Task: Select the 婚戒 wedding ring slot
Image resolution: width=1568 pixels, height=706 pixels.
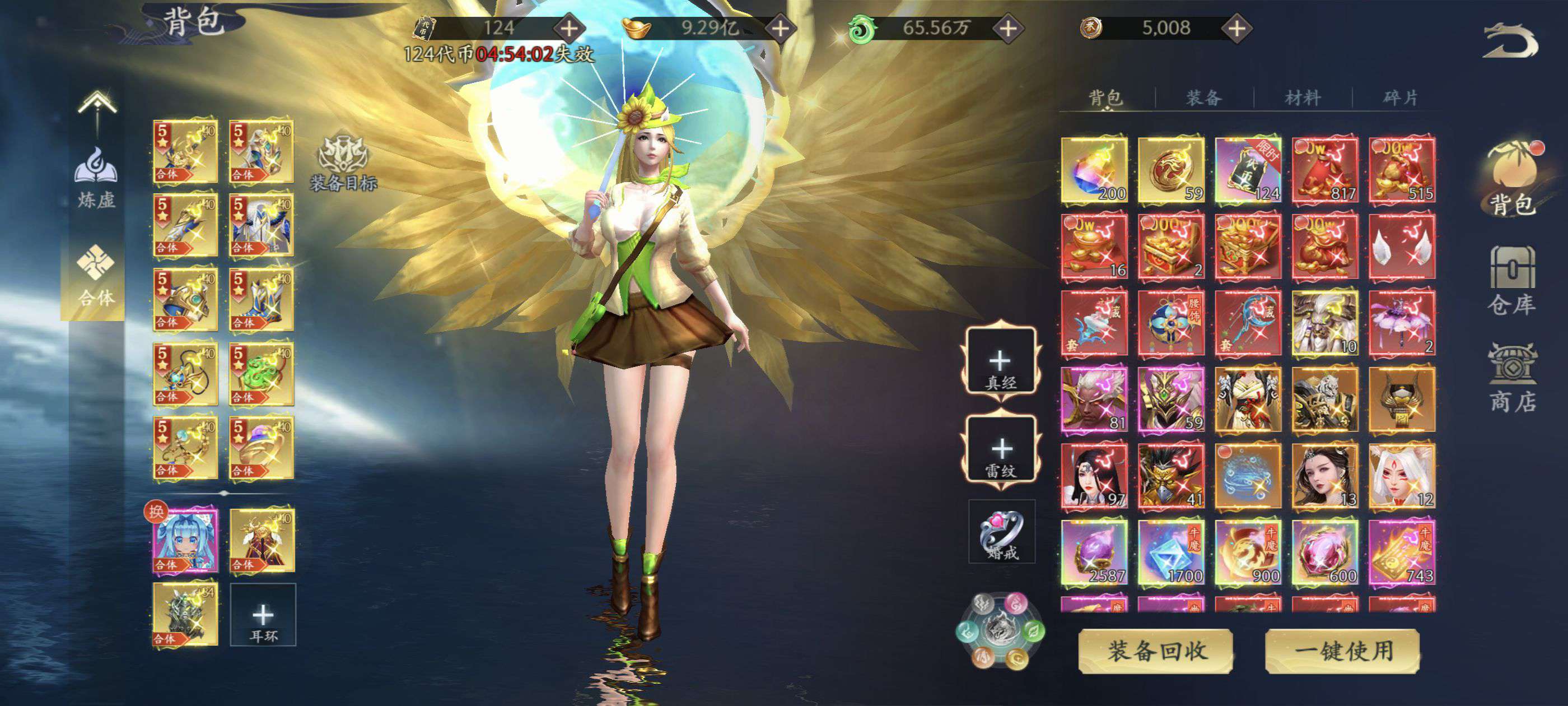Action: click(1002, 532)
